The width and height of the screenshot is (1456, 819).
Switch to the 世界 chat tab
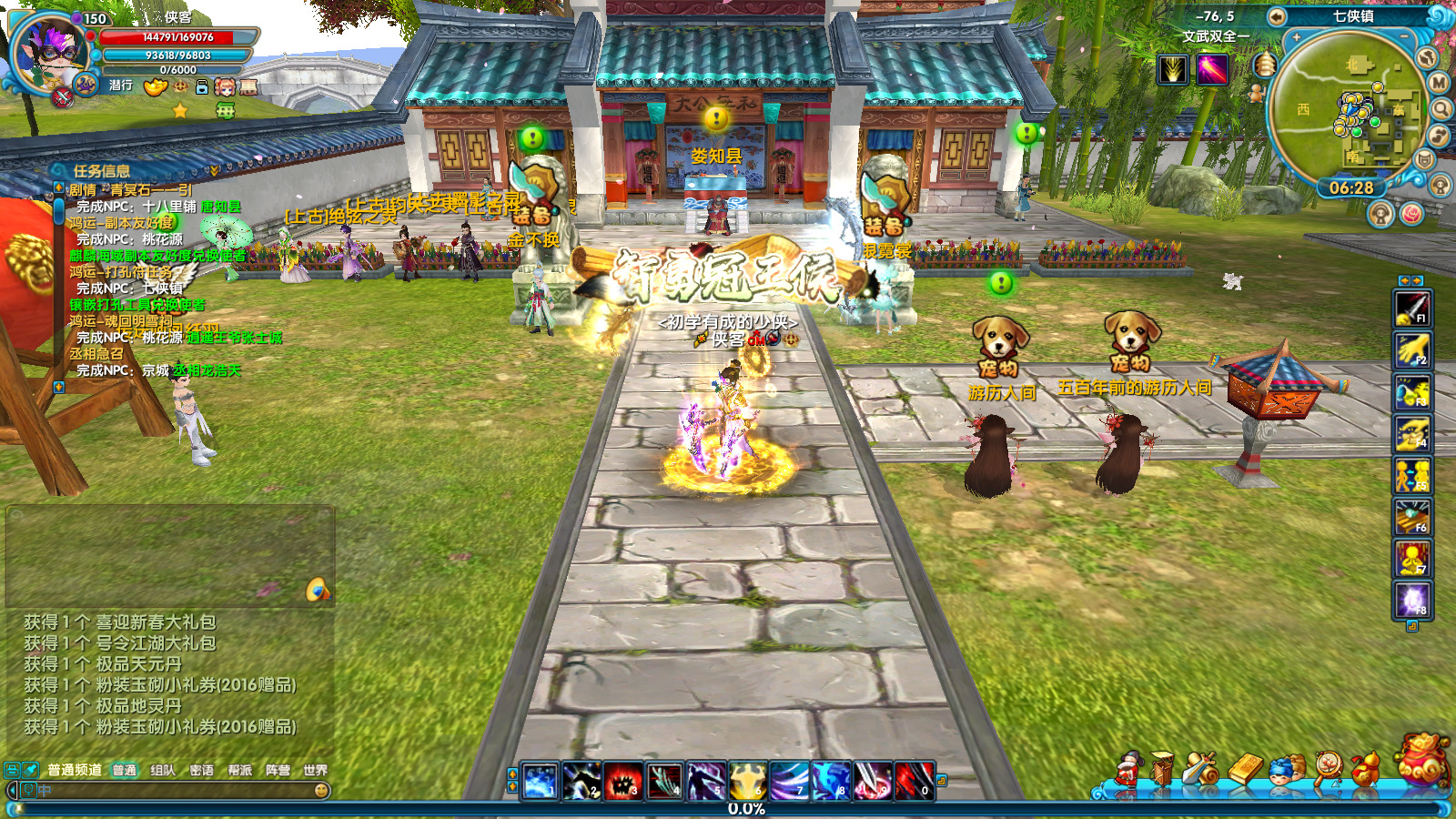(x=315, y=770)
